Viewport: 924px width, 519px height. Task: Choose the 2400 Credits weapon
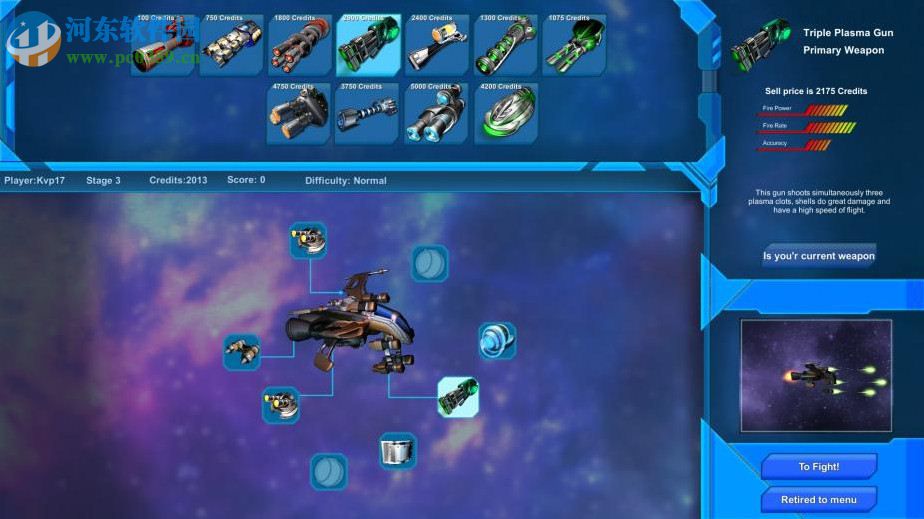[x=436, y=45]
